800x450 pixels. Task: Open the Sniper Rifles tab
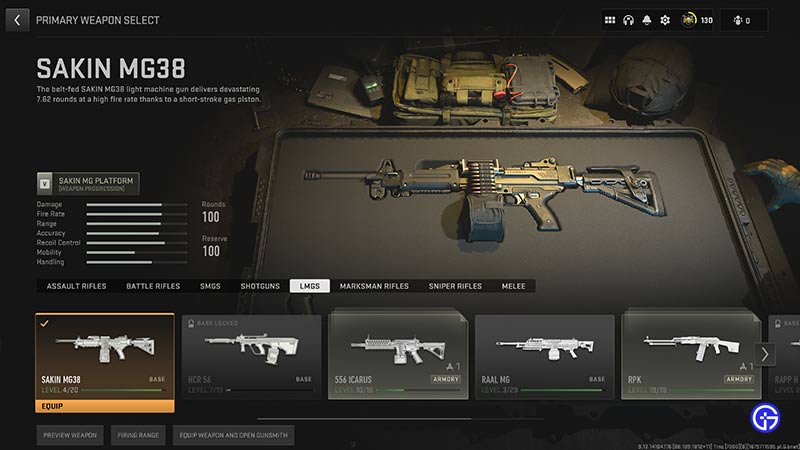coord(455,286)
